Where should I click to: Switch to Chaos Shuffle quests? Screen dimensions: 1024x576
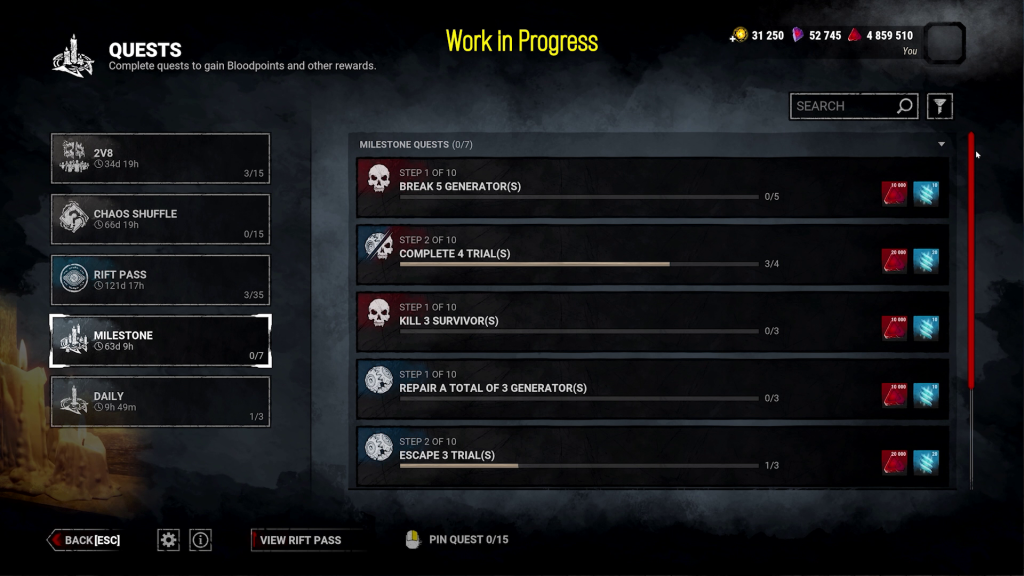click(160, 220)
